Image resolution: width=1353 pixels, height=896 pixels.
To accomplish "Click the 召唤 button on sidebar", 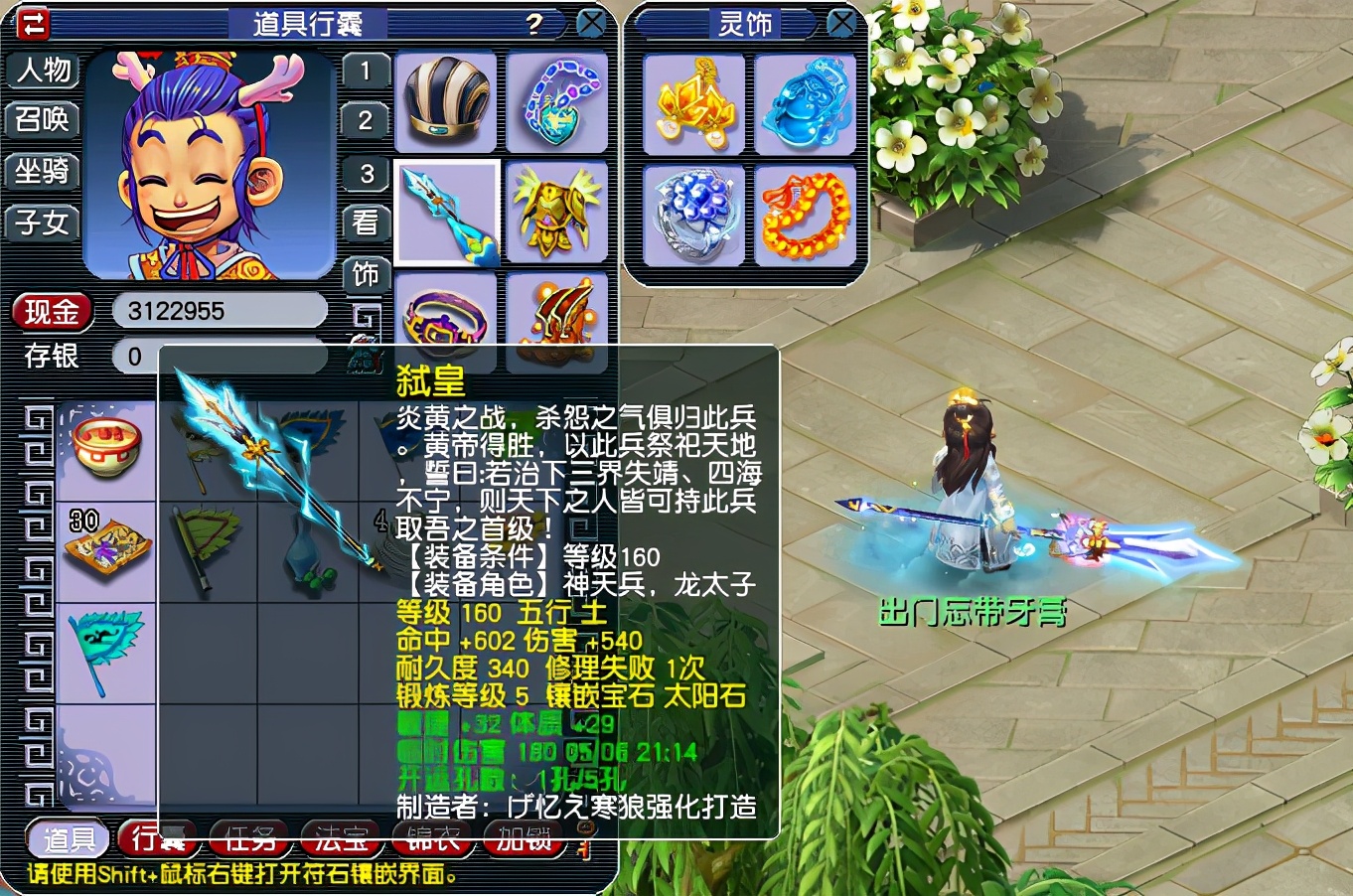I will point(43,121).
